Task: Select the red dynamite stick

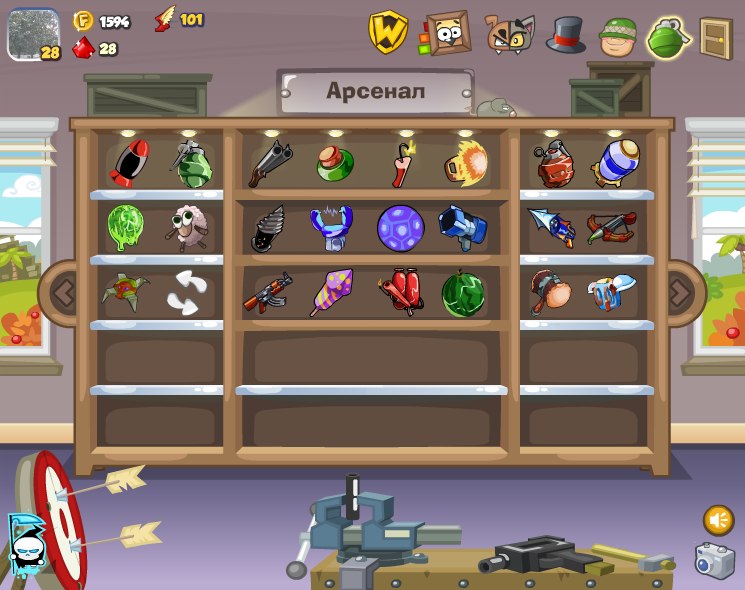Action: [403, 163]
